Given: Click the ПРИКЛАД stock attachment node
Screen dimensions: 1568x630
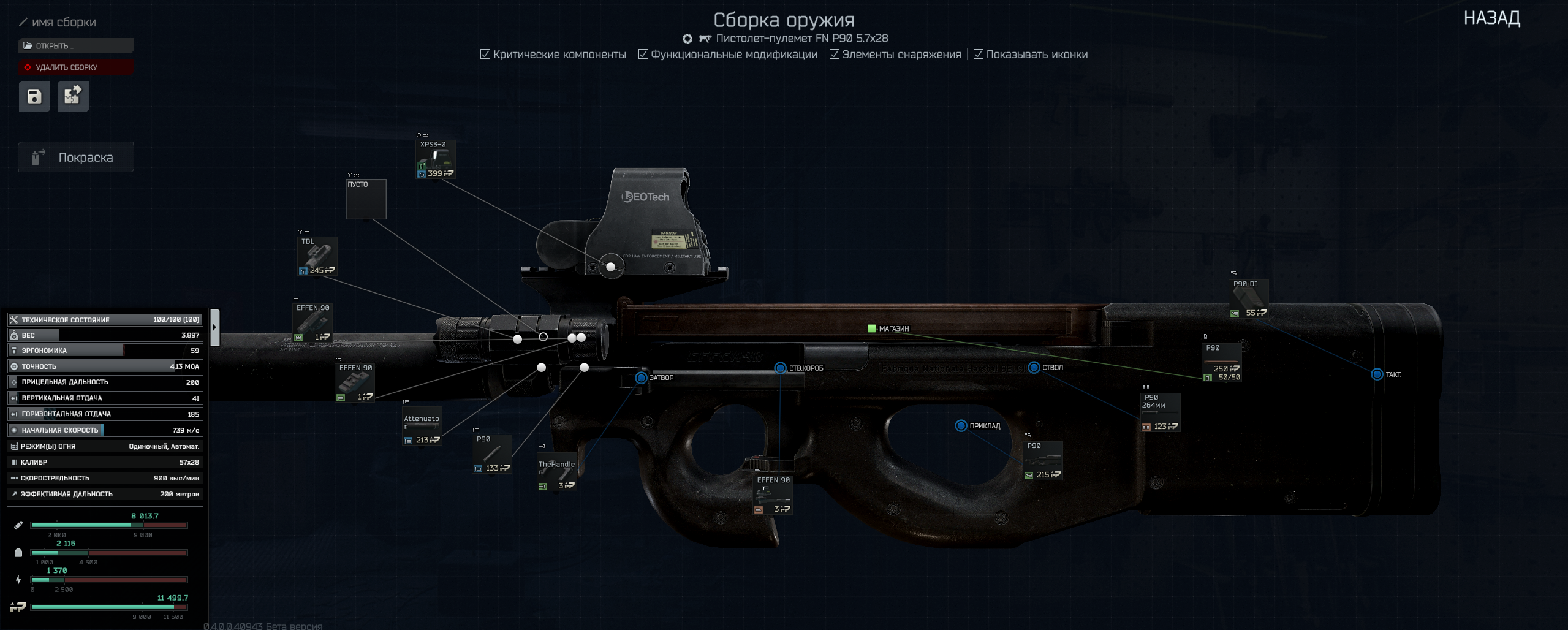Looking at the screenshot, I should point(961,426).
